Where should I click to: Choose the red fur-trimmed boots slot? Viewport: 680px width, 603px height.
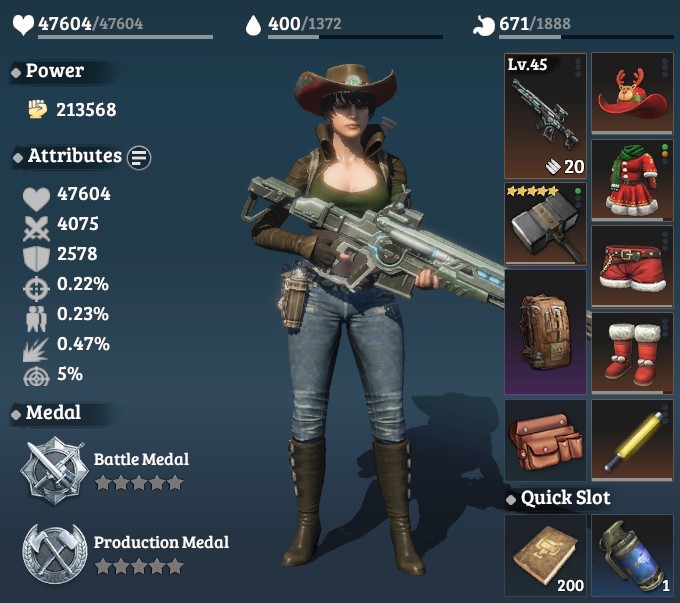click(x=632, y=352)
